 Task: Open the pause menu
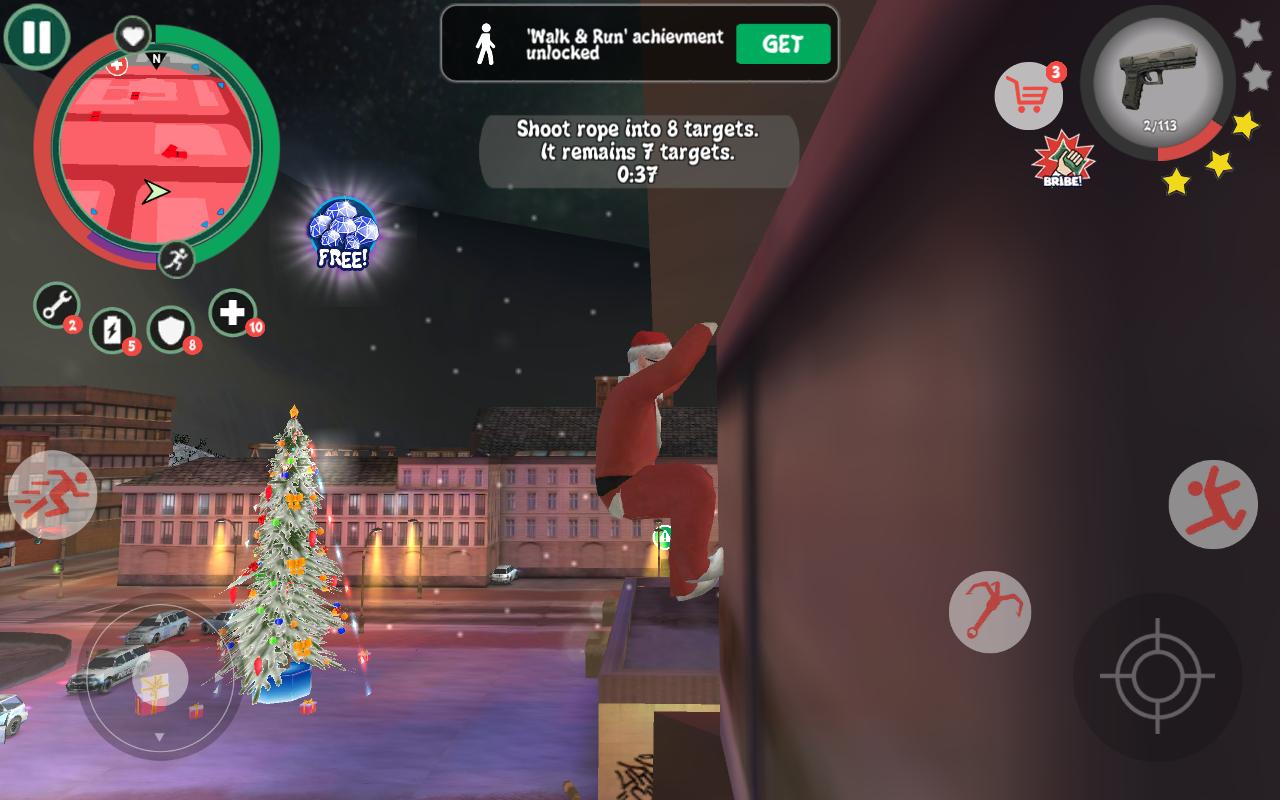[36, 36]
